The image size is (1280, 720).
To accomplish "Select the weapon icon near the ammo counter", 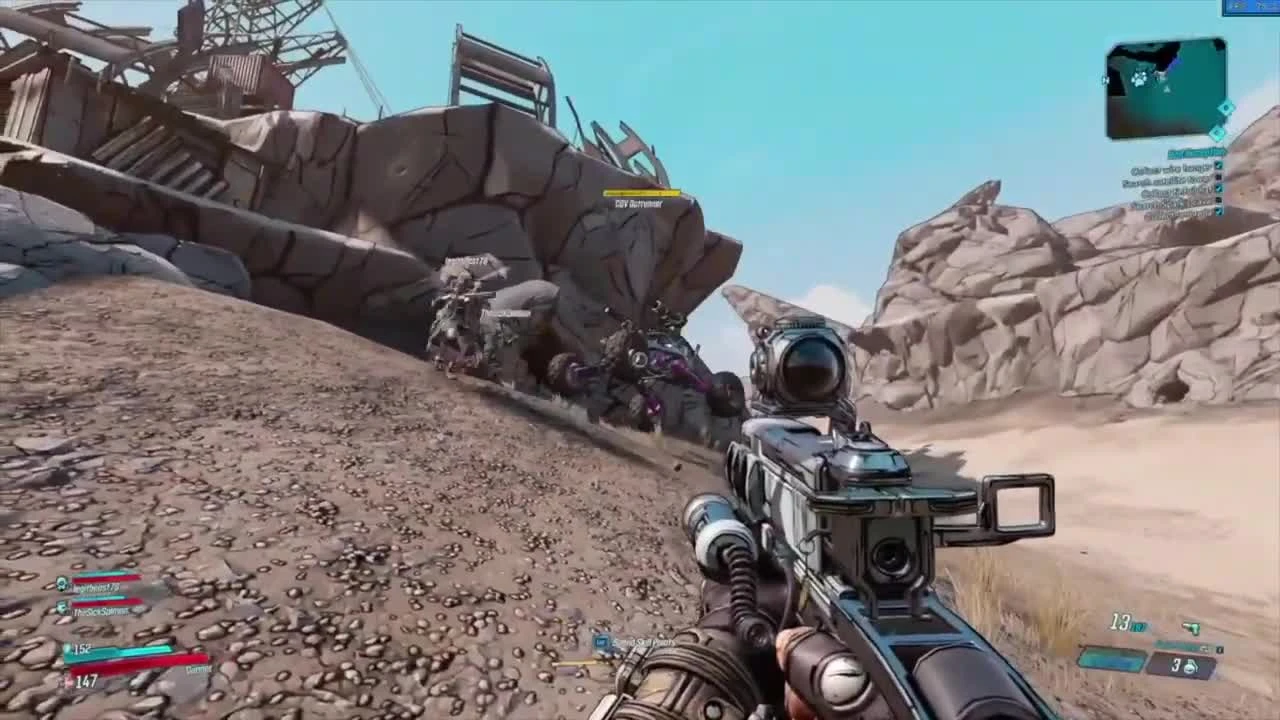I will click(x=1192, y=630).
